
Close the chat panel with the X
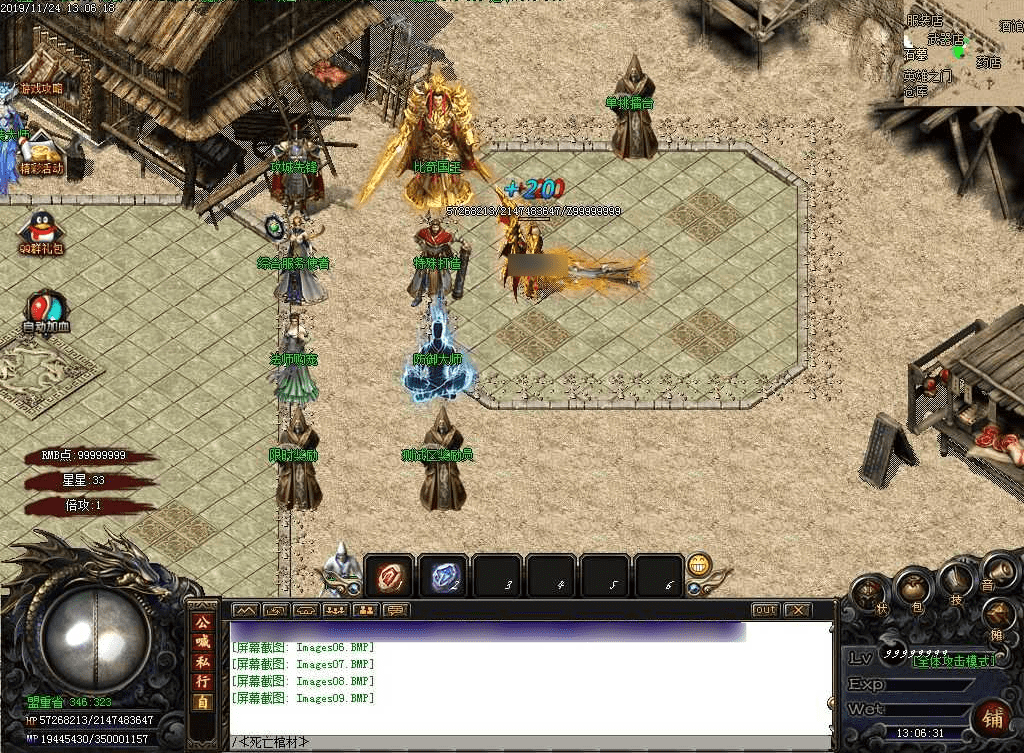(797, 610)
